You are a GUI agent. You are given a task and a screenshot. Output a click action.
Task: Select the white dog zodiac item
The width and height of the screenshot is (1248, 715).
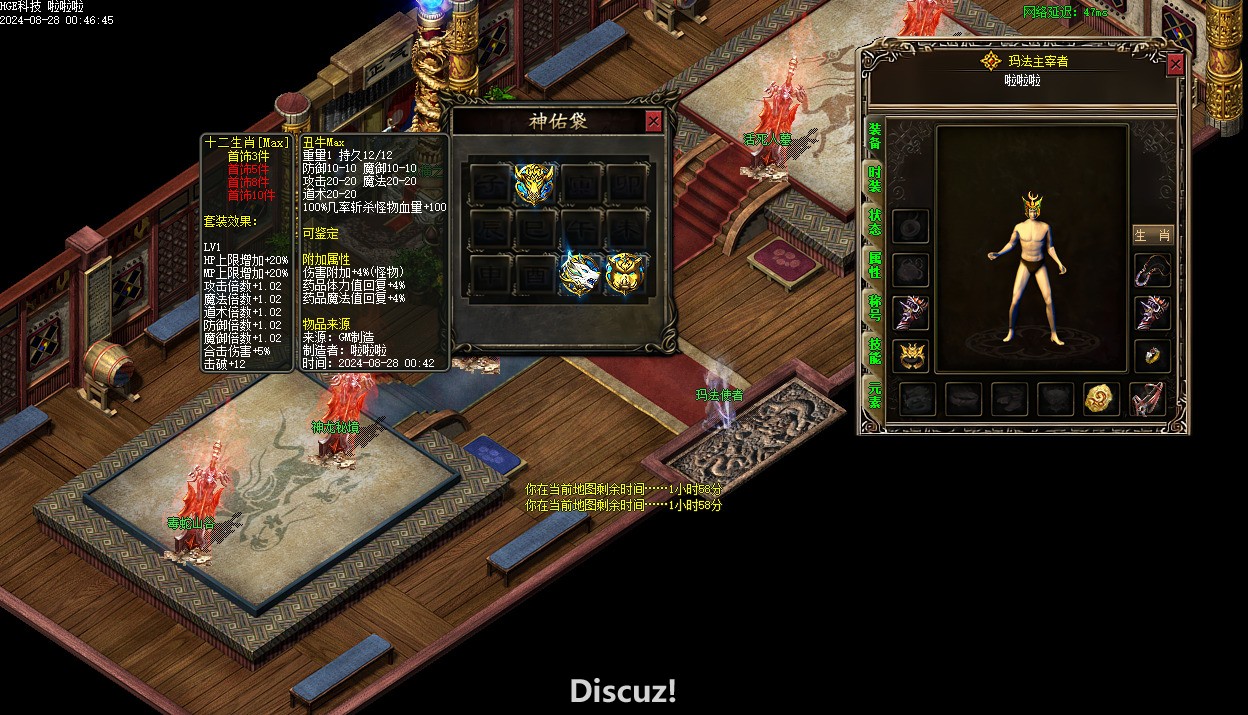coord(581,274)
